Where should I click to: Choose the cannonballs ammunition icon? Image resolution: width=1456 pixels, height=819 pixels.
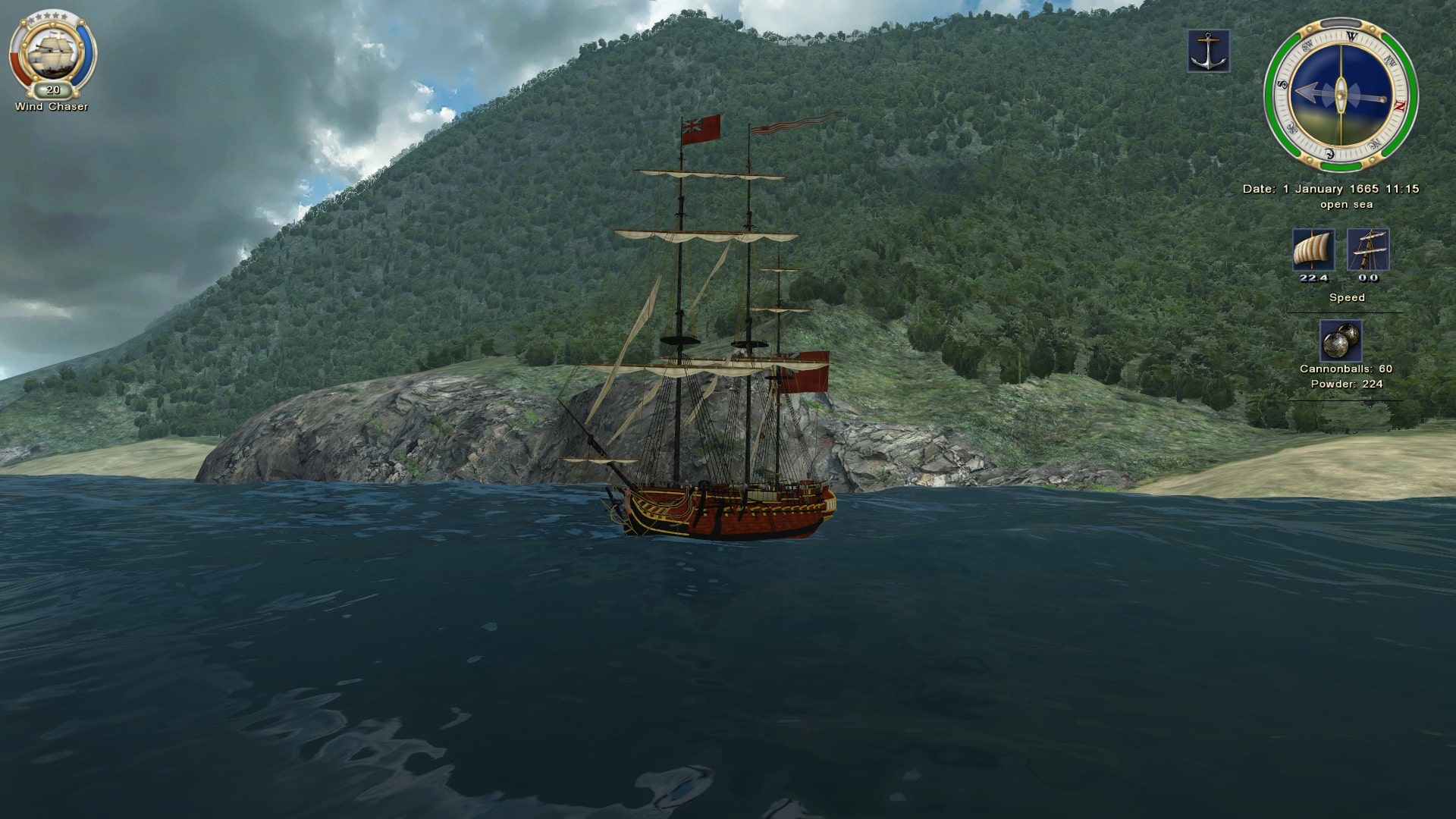pyautogui.click(x=1340, y=340)
